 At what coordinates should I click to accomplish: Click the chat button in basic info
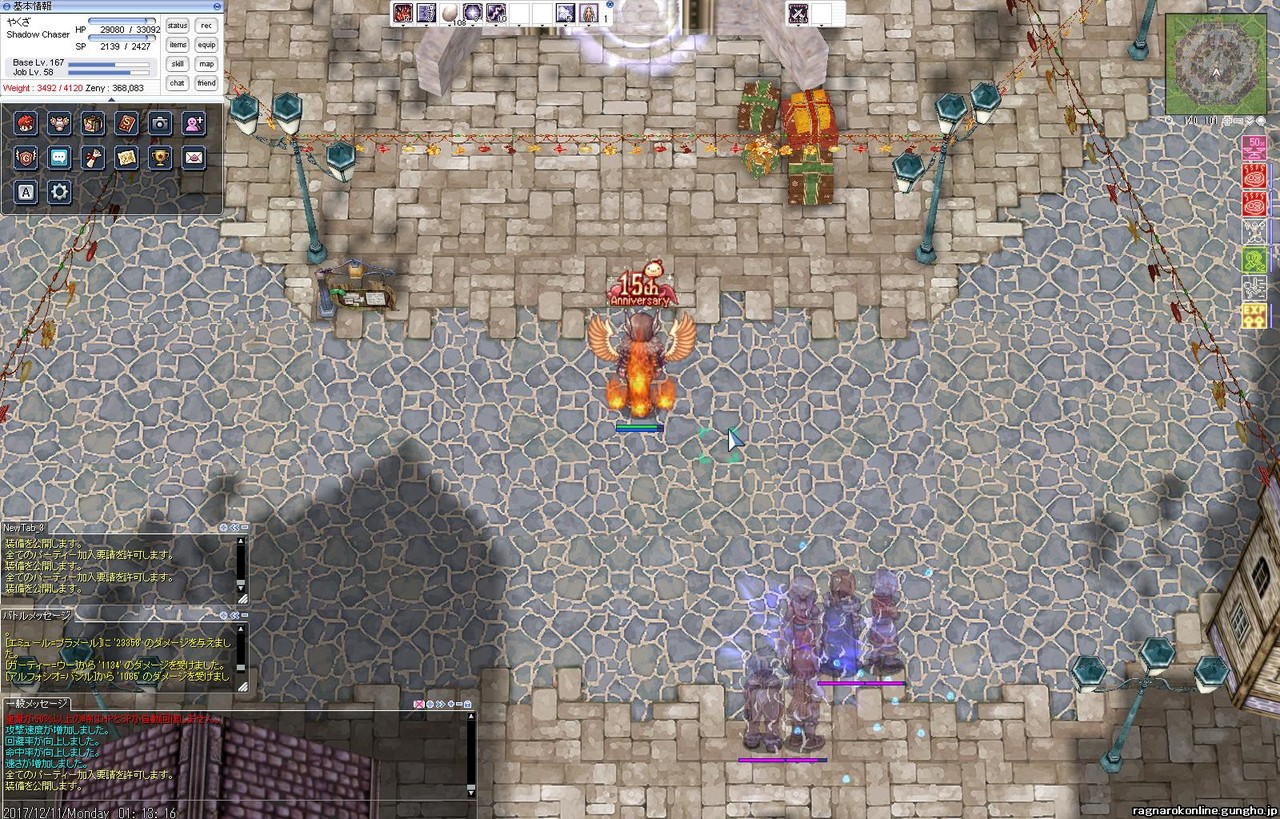tap(177, 83)
